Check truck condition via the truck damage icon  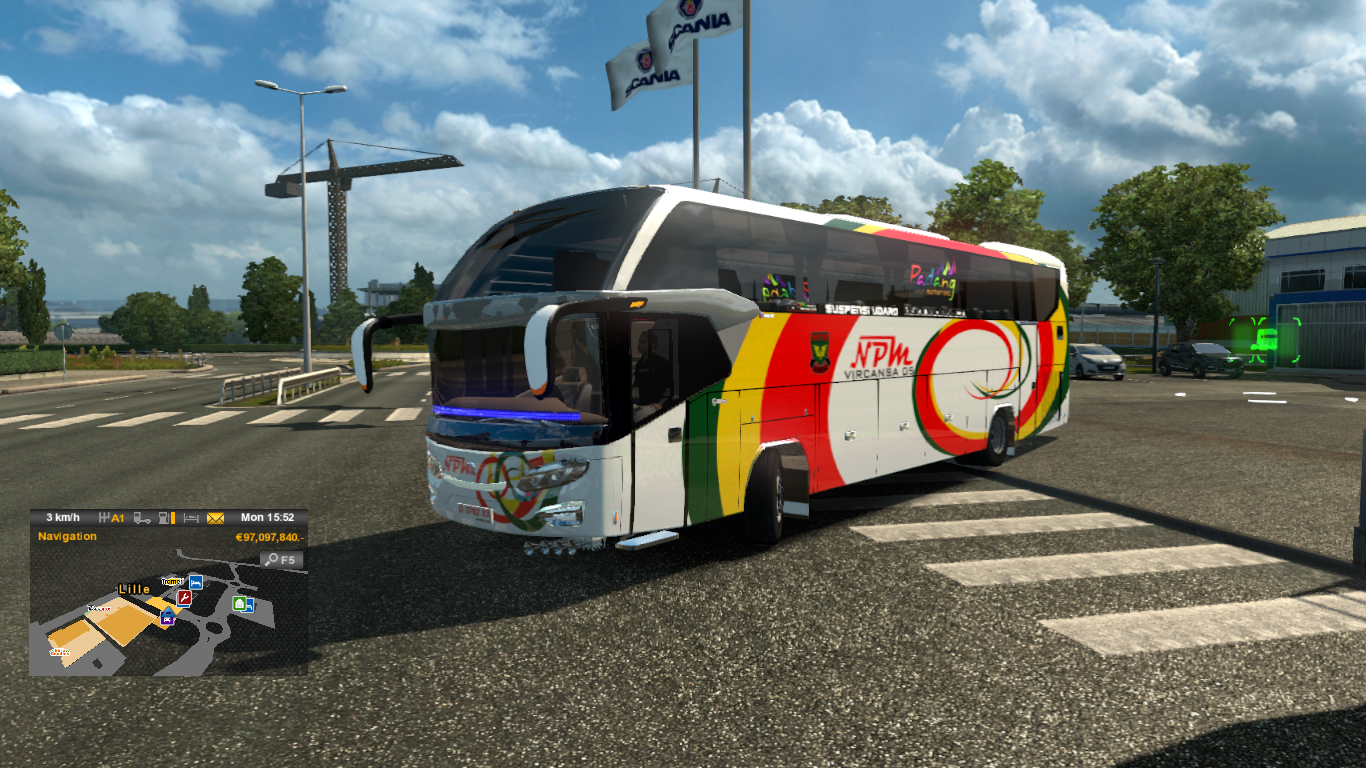(x=143, y=518)
